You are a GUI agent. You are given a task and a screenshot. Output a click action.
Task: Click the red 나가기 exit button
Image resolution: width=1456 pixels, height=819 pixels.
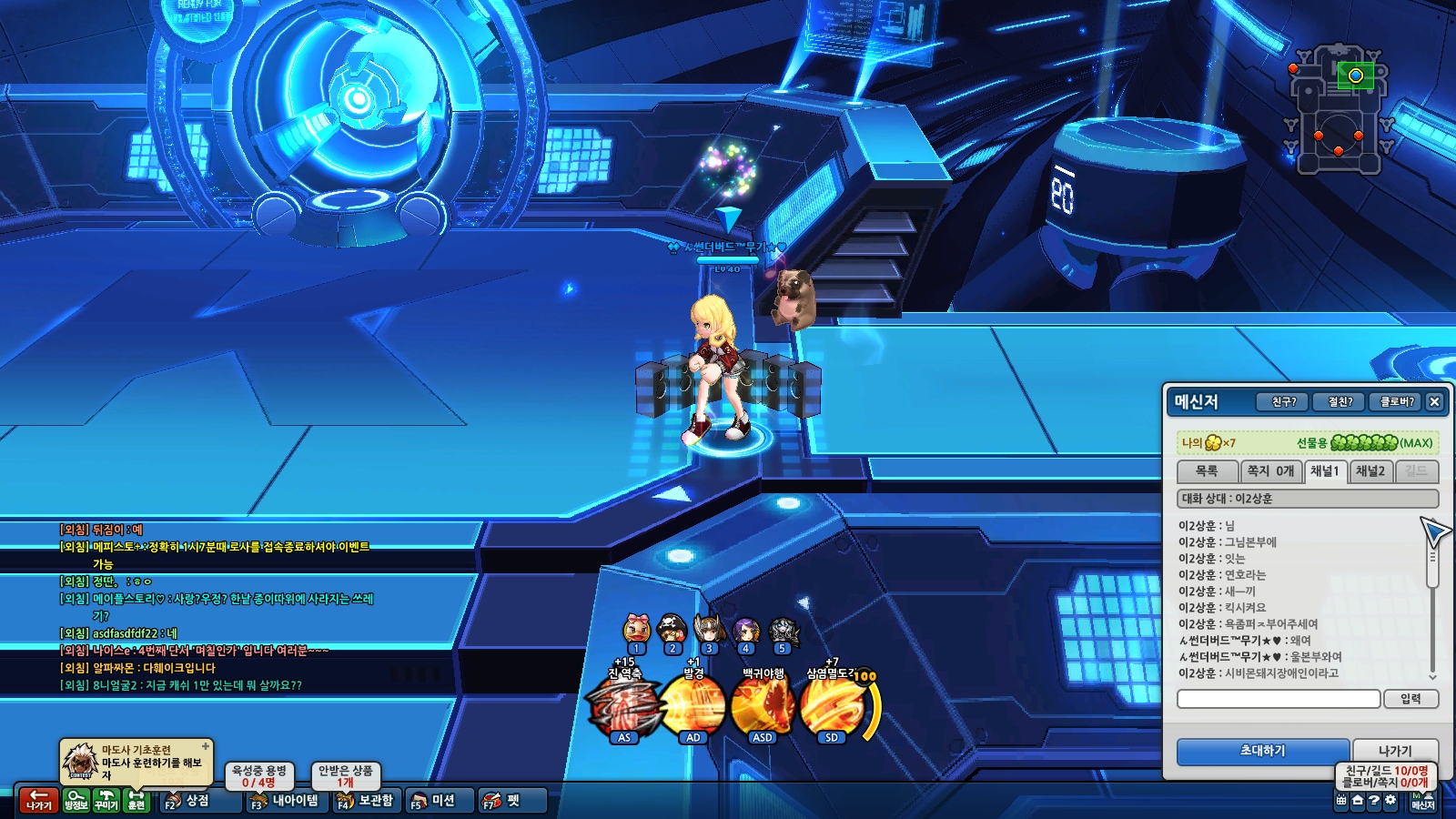pos(38,800)
